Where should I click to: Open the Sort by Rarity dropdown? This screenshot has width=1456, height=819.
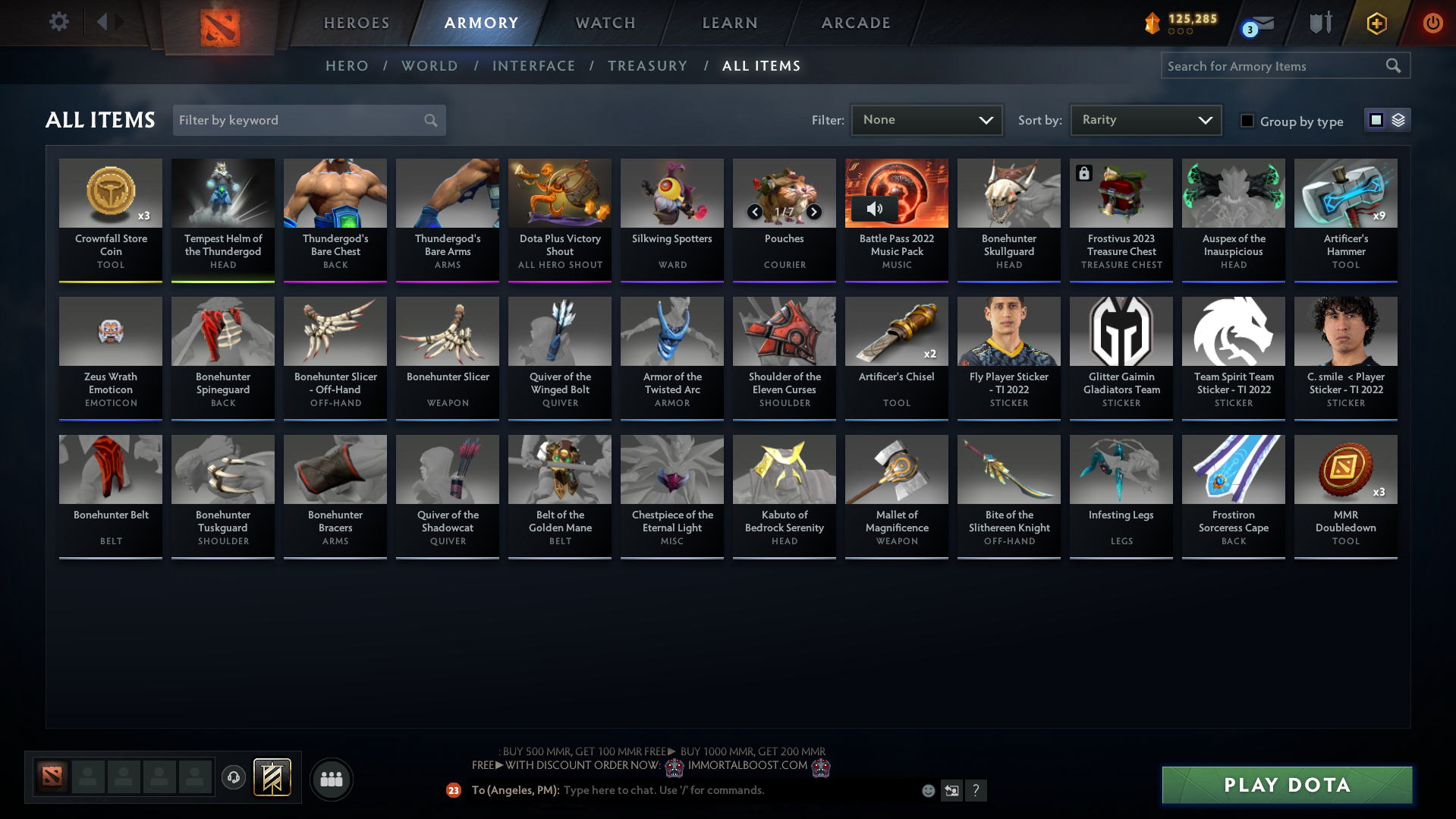pos(1144,119)
